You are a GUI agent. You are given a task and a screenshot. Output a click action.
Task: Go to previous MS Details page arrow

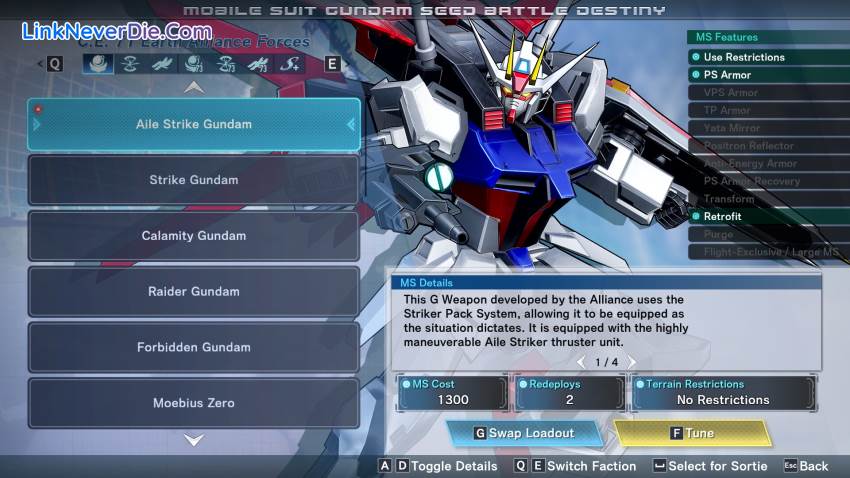point(581,362)
